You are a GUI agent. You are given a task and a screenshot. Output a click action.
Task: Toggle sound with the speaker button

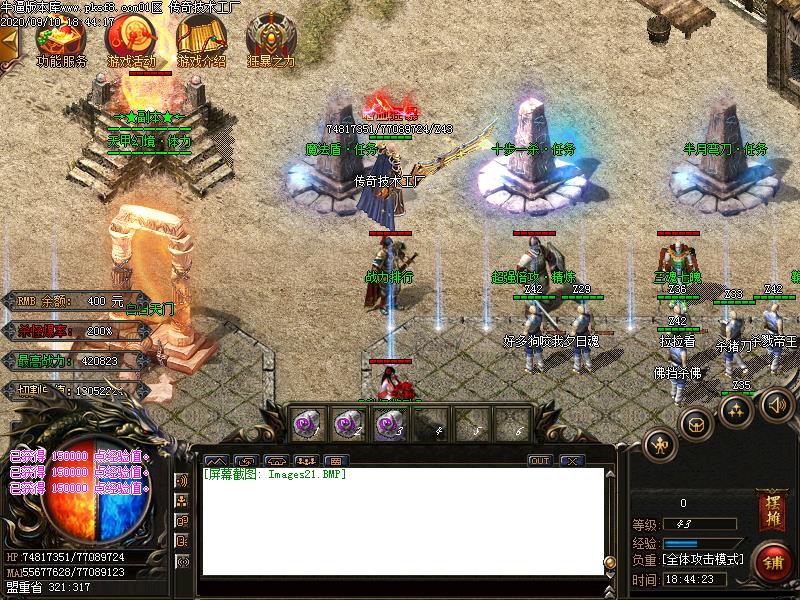point(776,404)
